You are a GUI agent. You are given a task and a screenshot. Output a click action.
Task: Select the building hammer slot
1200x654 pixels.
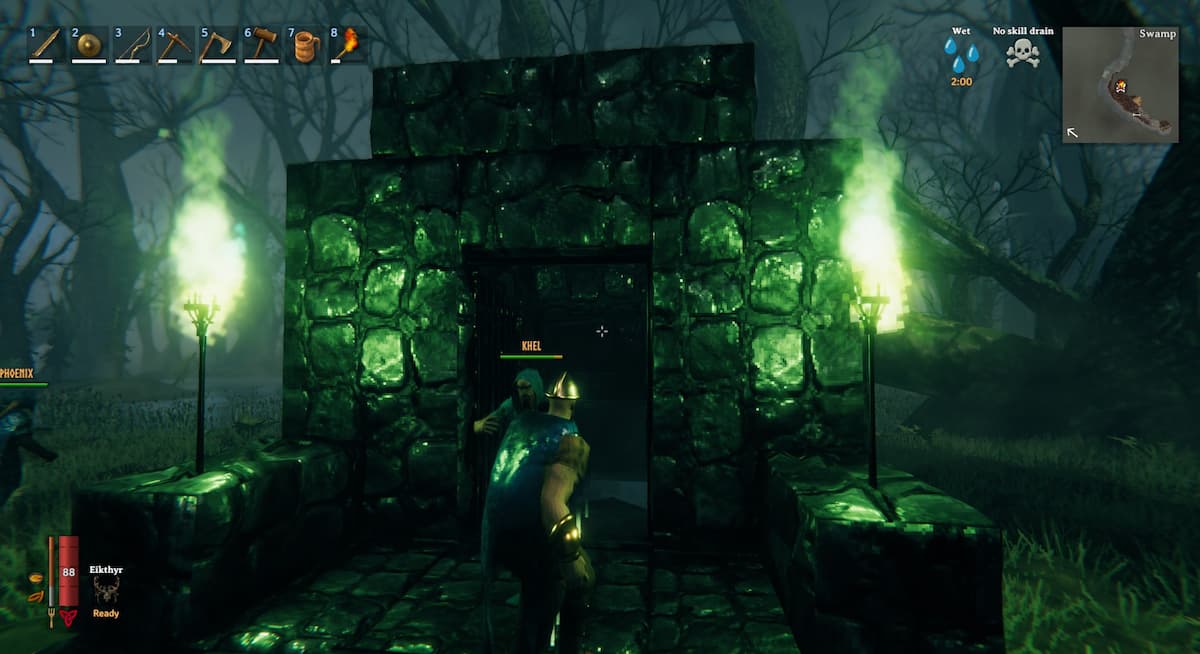(260, 45)
